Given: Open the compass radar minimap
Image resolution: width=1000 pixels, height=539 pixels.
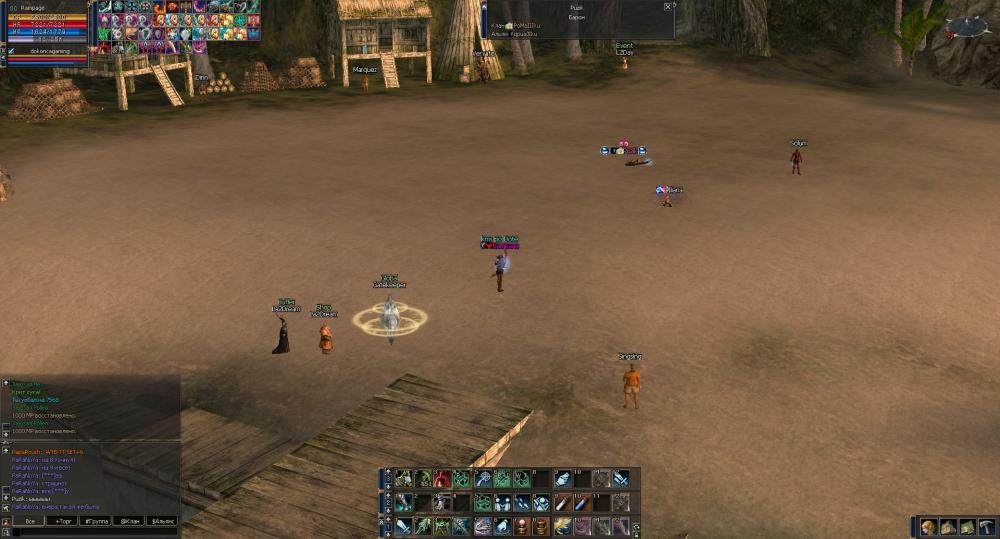Looking at the screenshot, I should click(966, 26).
